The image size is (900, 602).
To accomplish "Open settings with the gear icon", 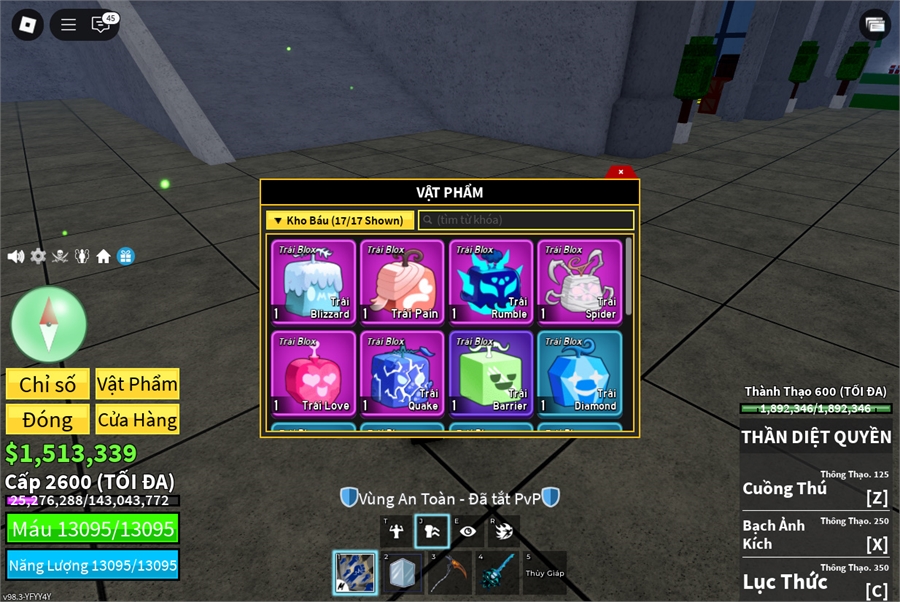I will [38, 256].
